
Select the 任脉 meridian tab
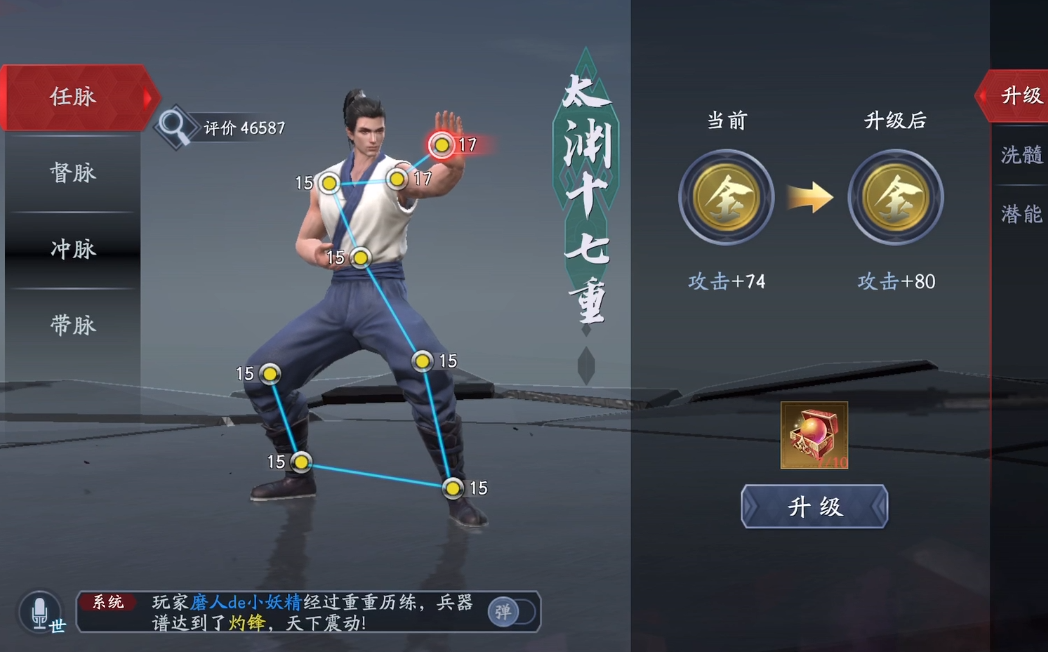tap(73, 97)
